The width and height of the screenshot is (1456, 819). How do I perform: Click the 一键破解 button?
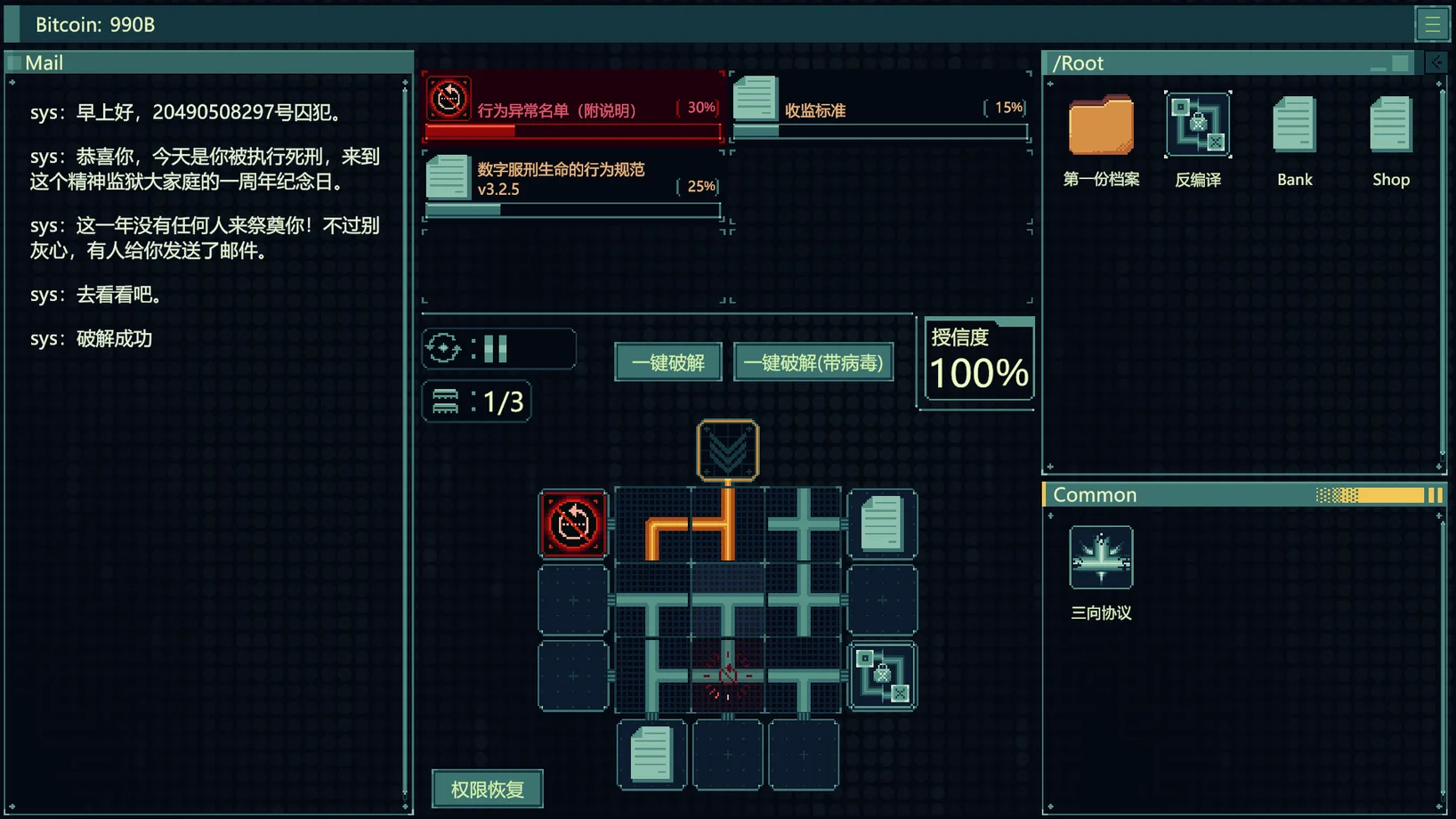coord(667,362)
